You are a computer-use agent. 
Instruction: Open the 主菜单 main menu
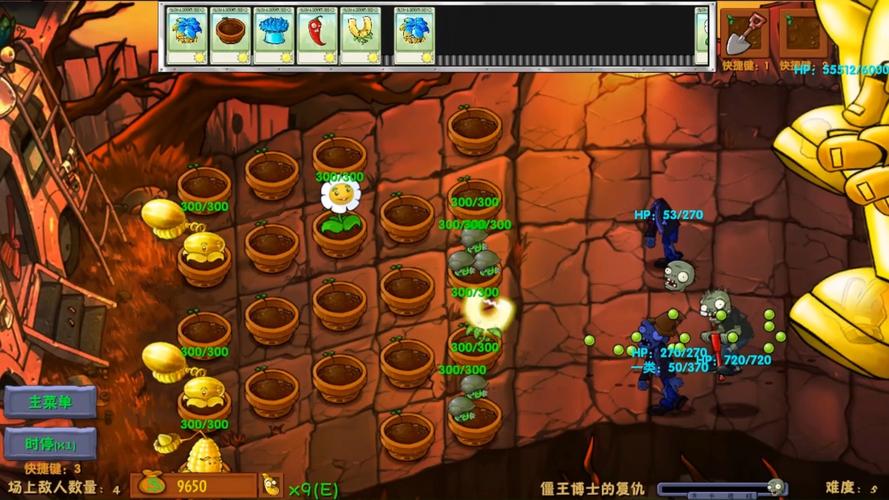pos(49,402)
